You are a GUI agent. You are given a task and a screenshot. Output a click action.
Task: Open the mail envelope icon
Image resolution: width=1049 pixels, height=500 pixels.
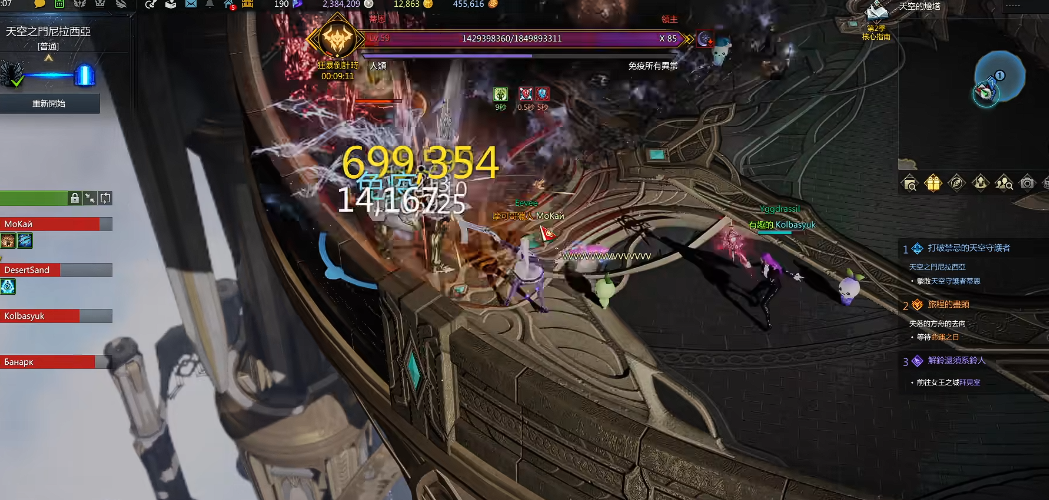[191, 5]
